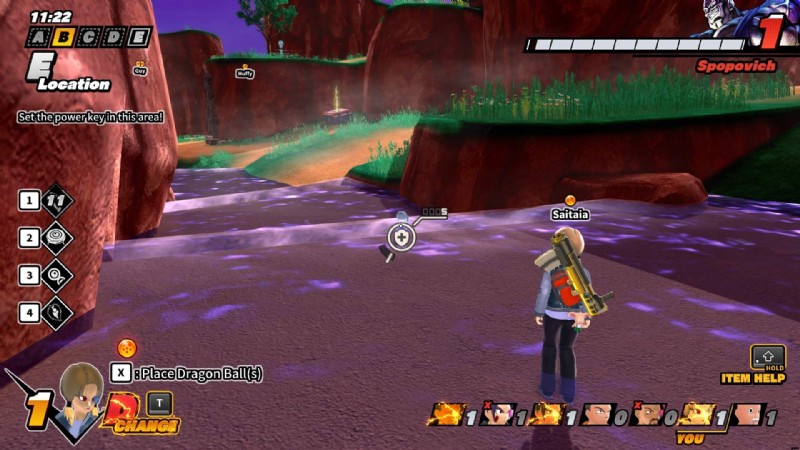Click the area A indicator tile
The image size is (800, 450).
click(x=39, y=38)
